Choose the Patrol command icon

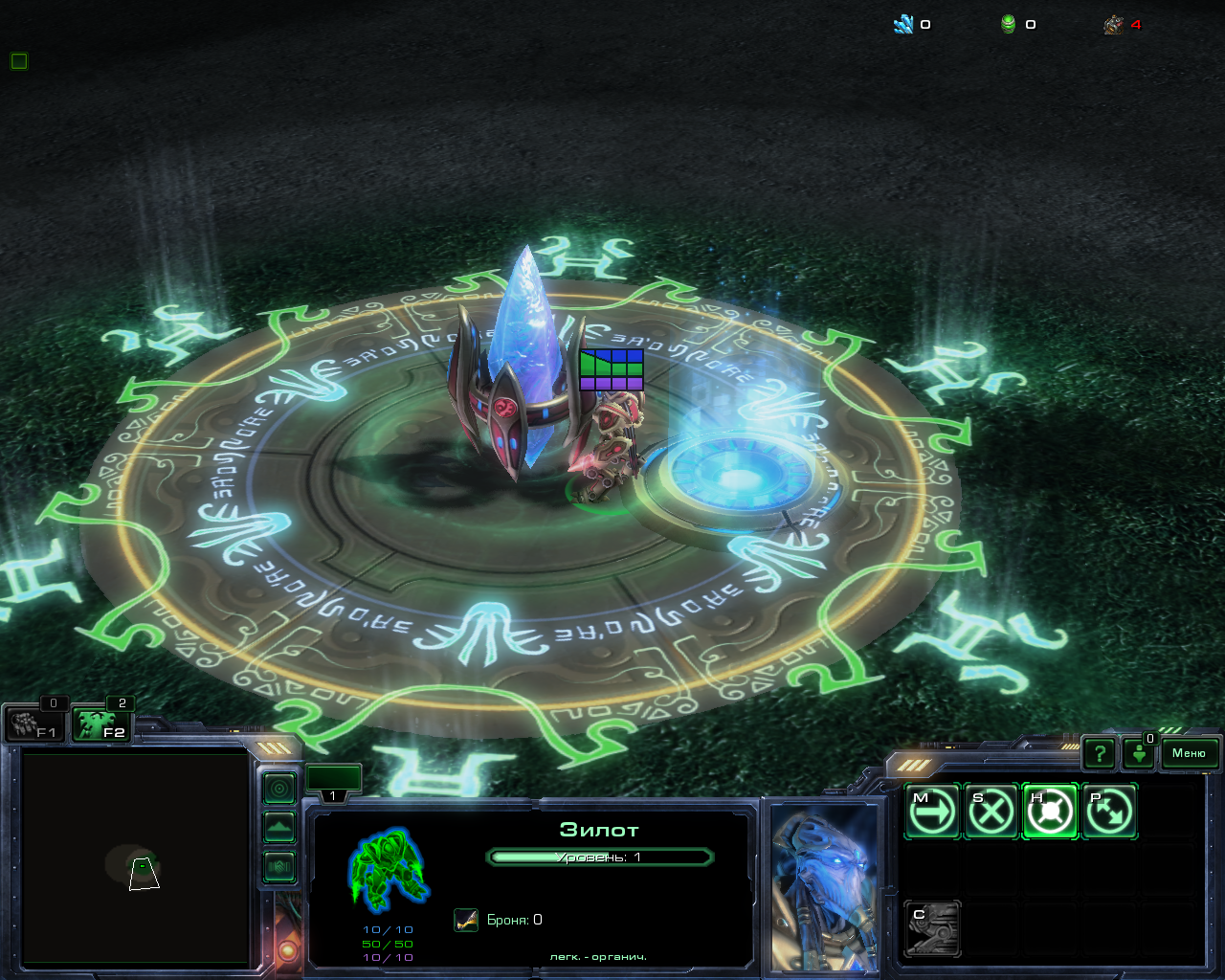coord(1109,812)
